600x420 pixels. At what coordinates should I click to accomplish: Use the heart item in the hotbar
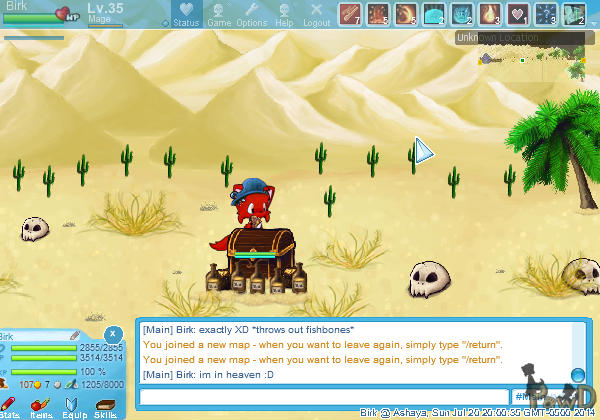(x=518, y=14)
